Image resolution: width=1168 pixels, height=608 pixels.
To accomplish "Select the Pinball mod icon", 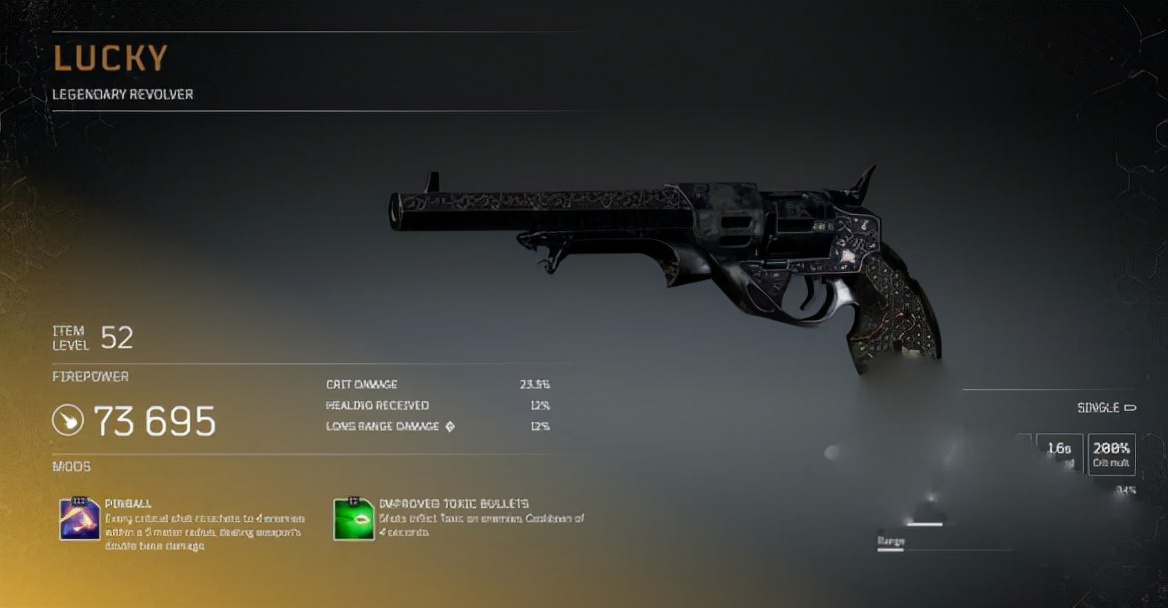I will click(x=80, y=519).
